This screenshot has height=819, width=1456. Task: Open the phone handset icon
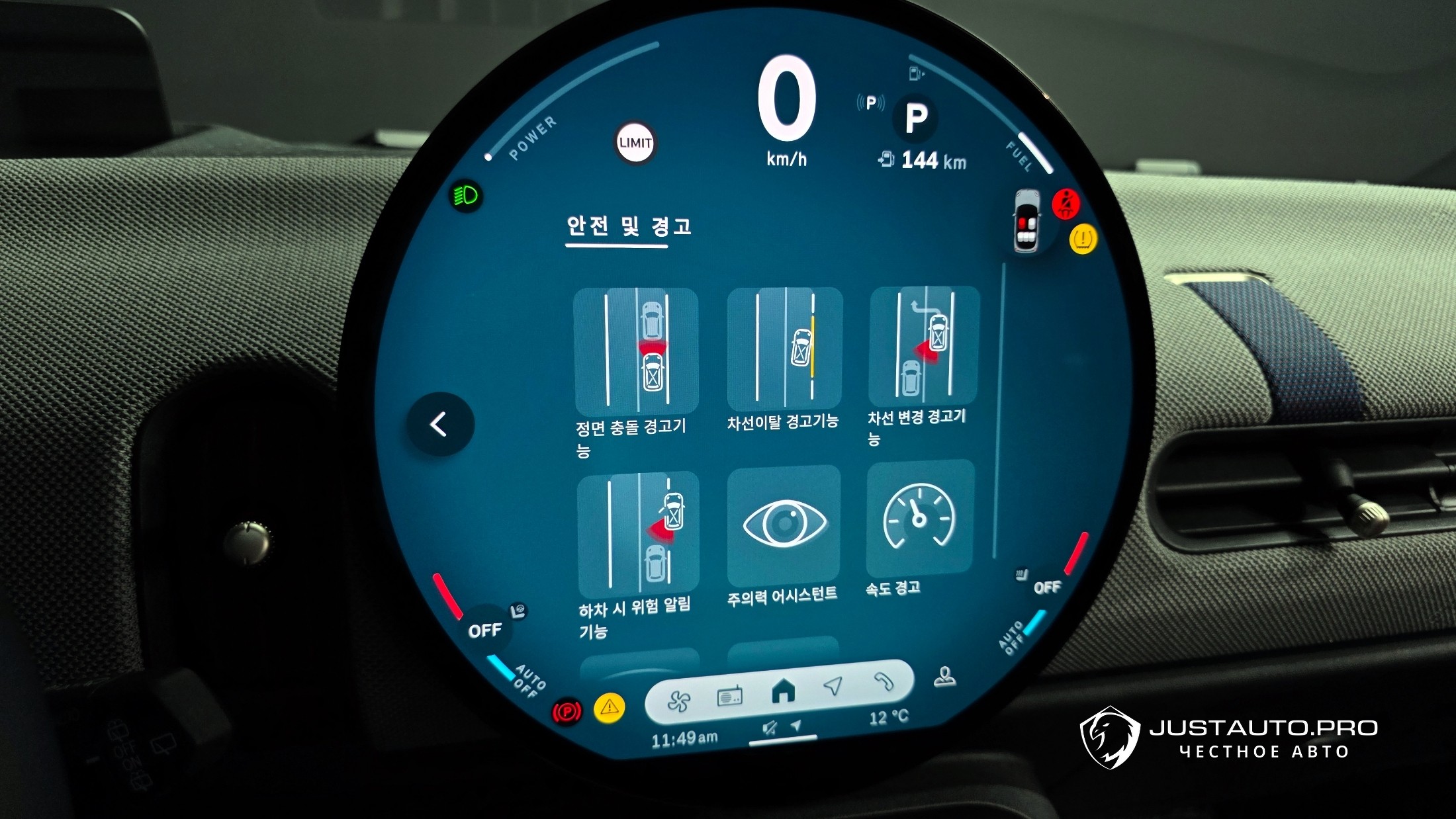pos(883,681)
